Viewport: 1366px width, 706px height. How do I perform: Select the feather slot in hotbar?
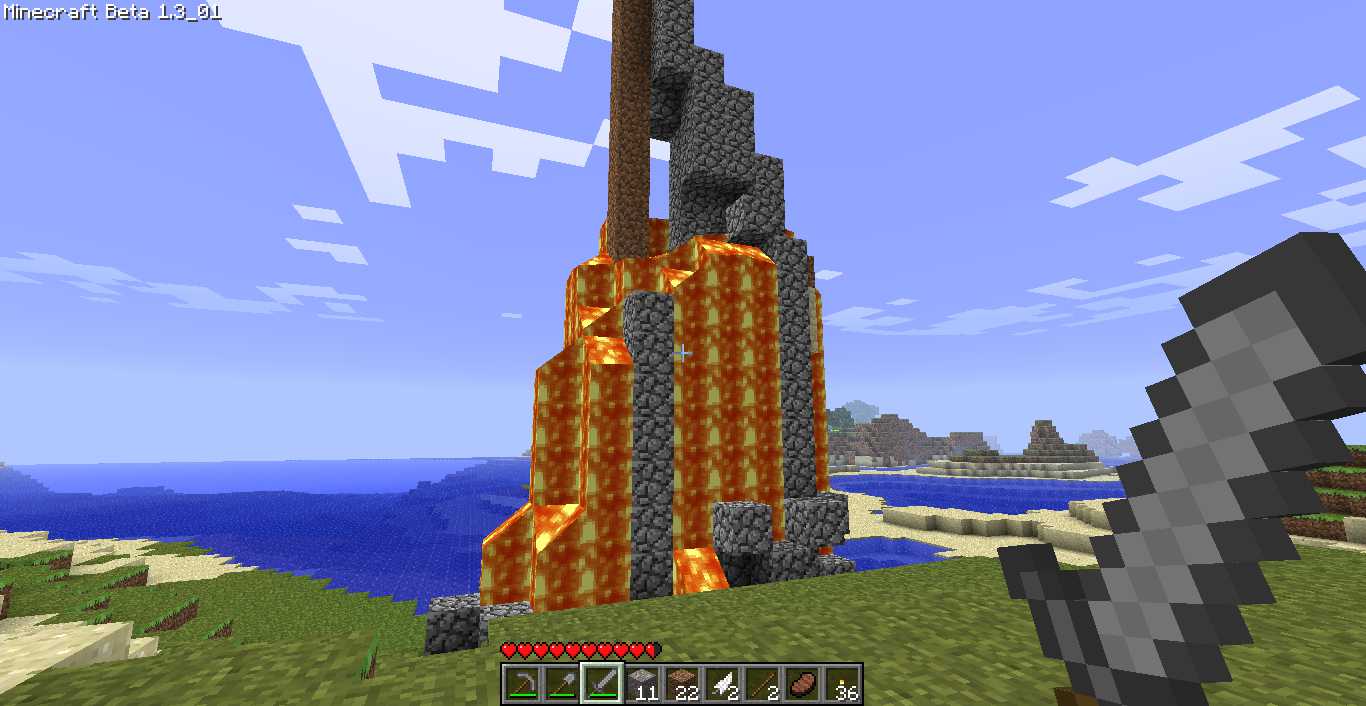click(722, 684)
